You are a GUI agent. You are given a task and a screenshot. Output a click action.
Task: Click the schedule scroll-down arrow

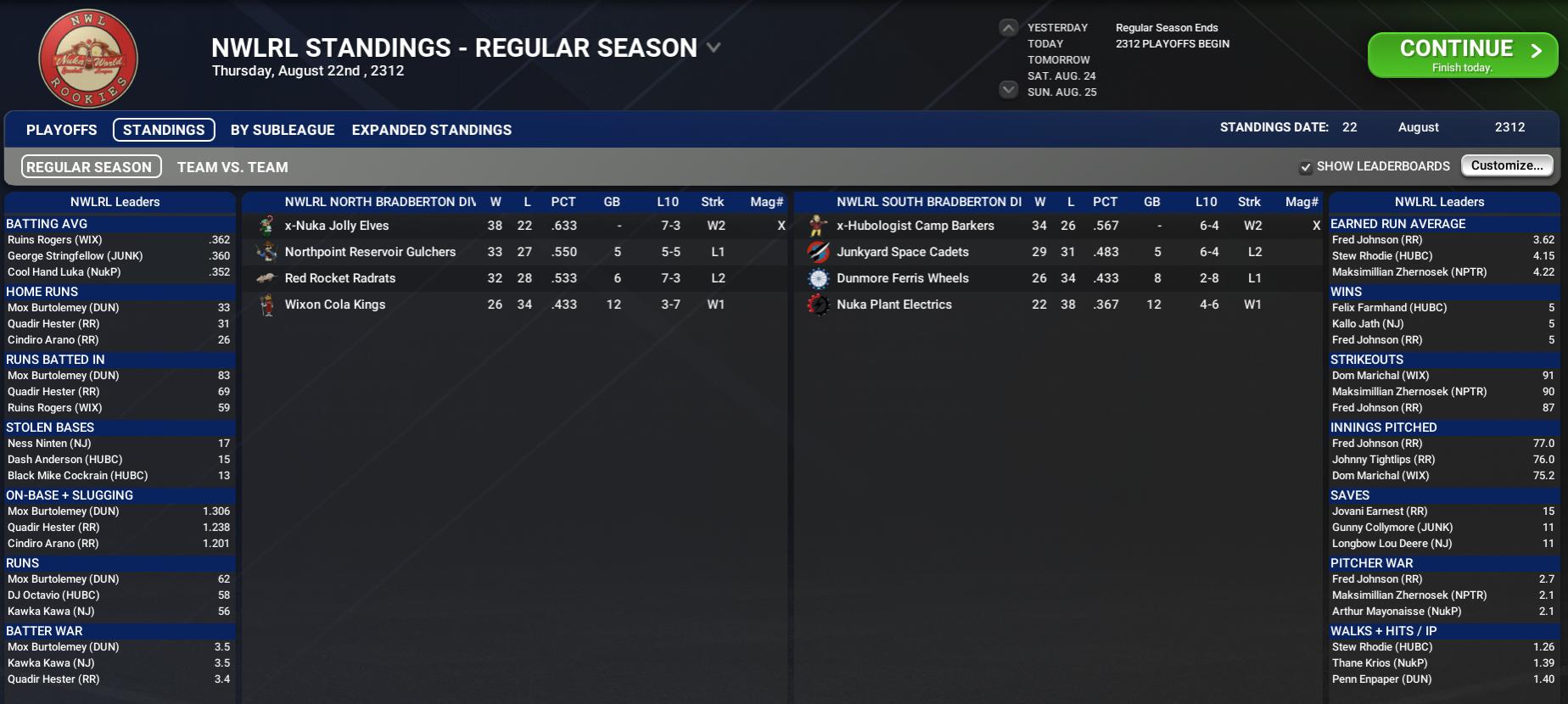click(x=1008, y=90)
